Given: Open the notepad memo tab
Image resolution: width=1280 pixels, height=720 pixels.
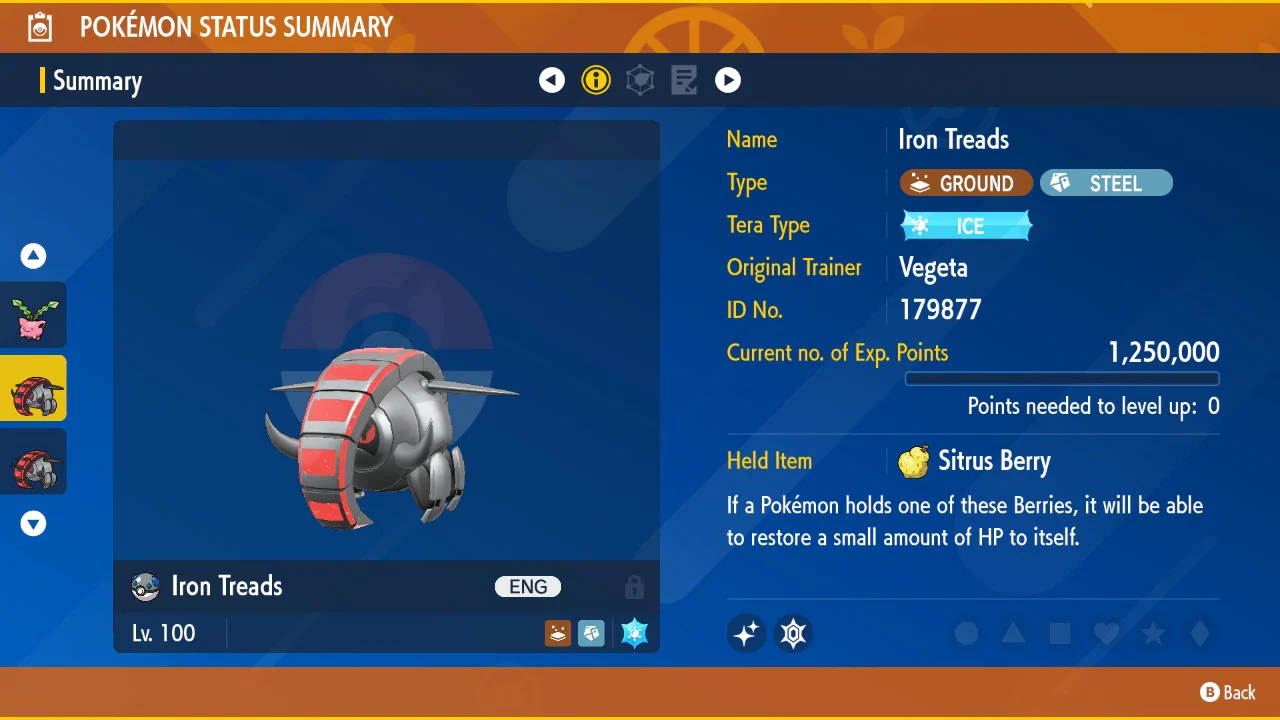Looking at the screenshot, I should pyautogui.click(x=684, y=80).
